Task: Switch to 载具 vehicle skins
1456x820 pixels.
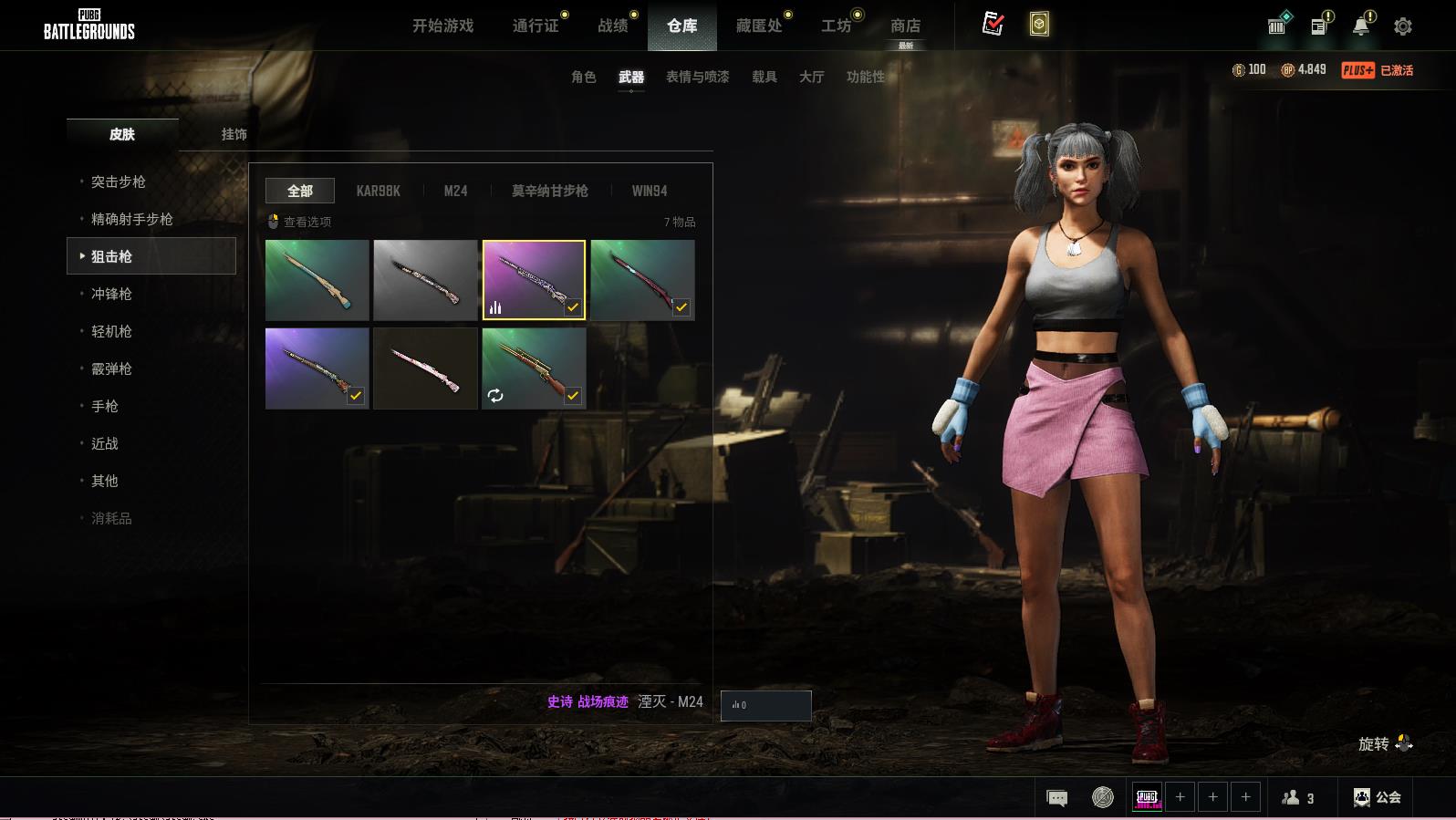Action: 764,77
